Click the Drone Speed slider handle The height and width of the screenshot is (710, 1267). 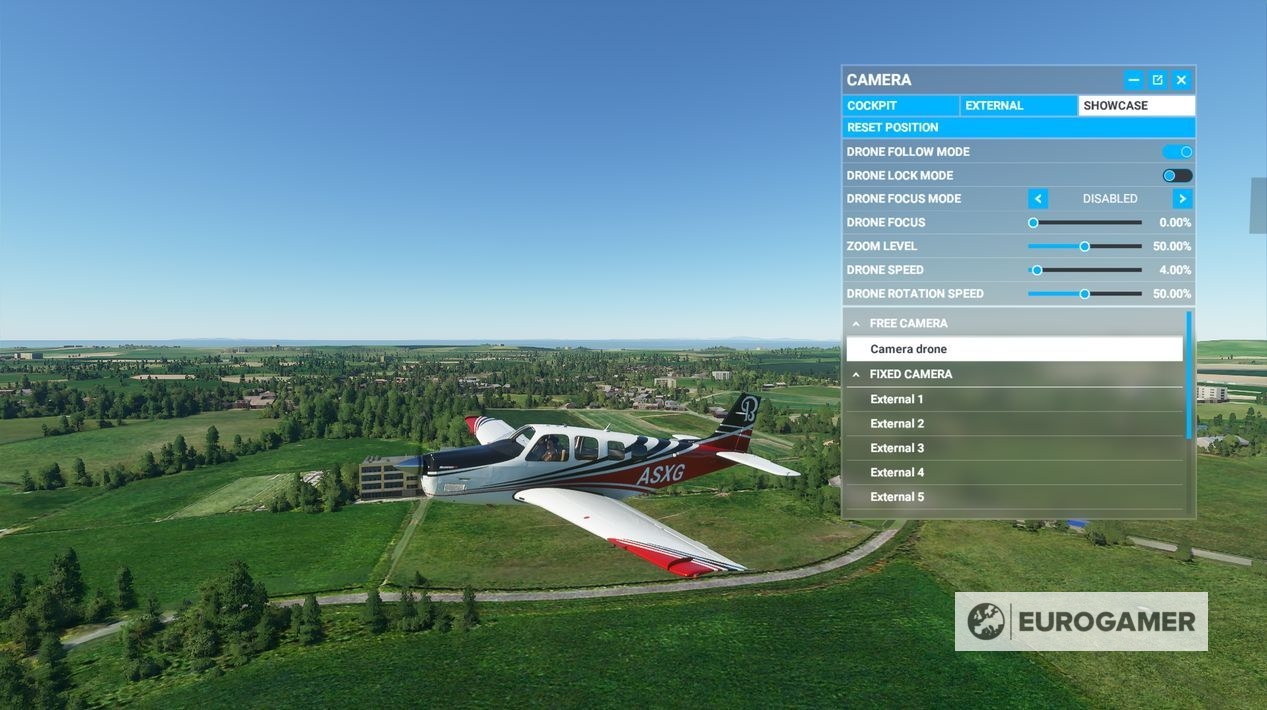(x=1037, y=270)
